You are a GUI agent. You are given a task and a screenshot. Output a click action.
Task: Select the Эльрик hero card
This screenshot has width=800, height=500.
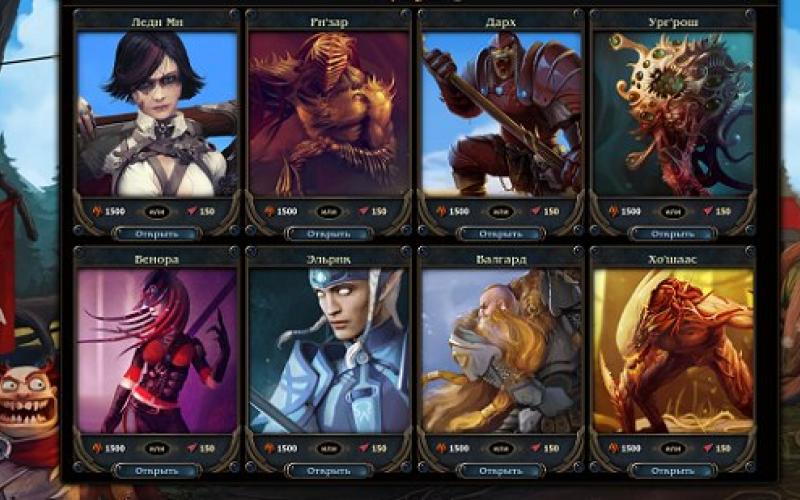(x=329, y=350)
